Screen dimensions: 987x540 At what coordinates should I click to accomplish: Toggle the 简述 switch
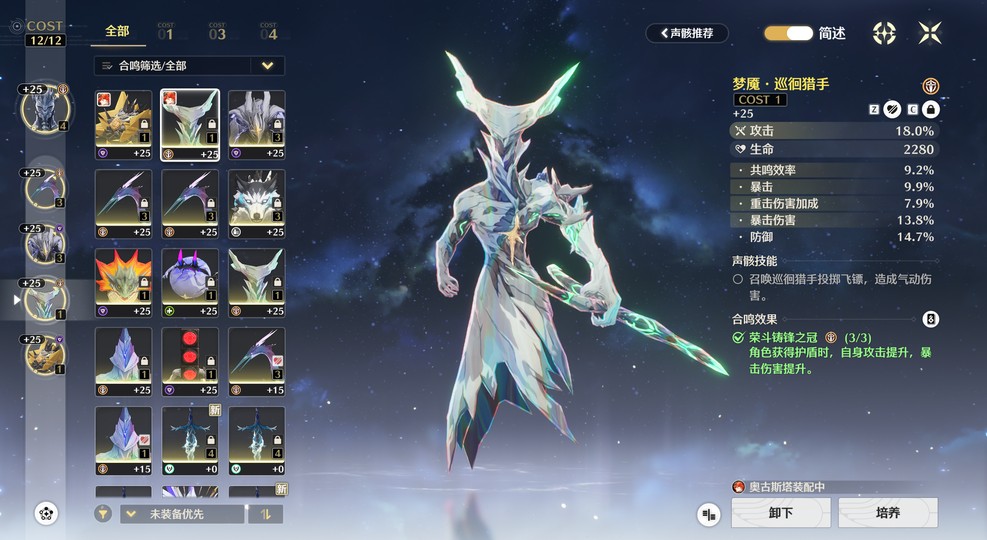tap(788, 33)
